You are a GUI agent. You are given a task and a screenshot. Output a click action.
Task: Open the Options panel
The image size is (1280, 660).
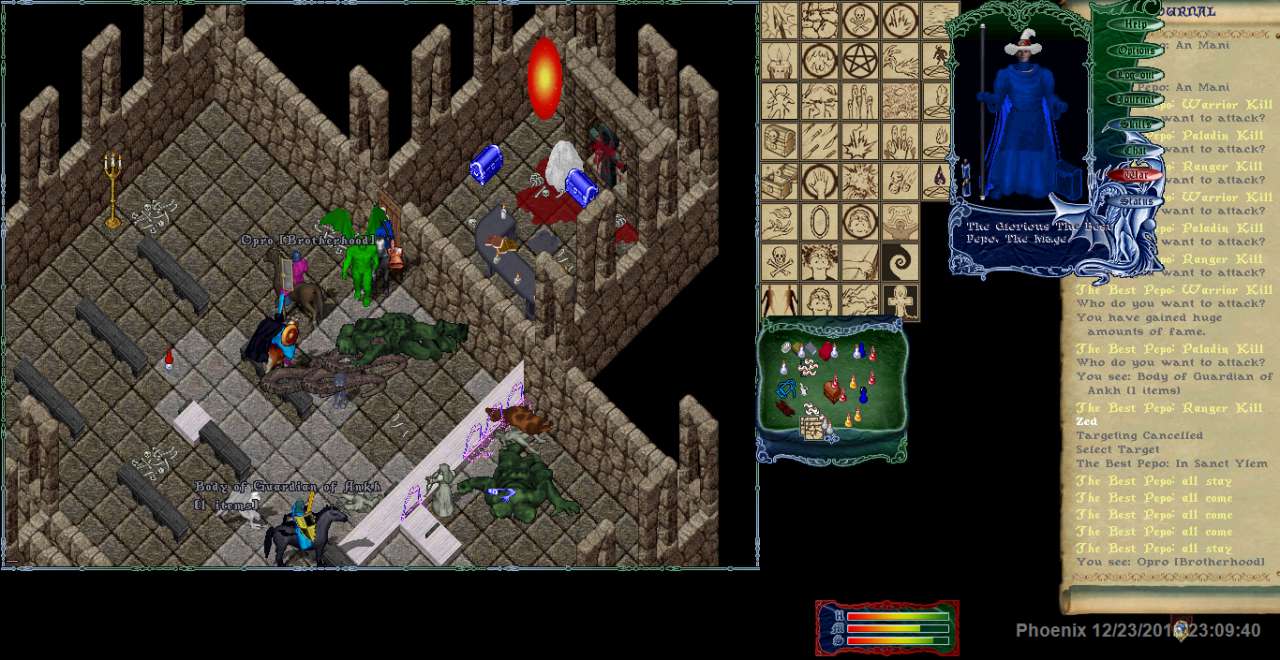1136,50
